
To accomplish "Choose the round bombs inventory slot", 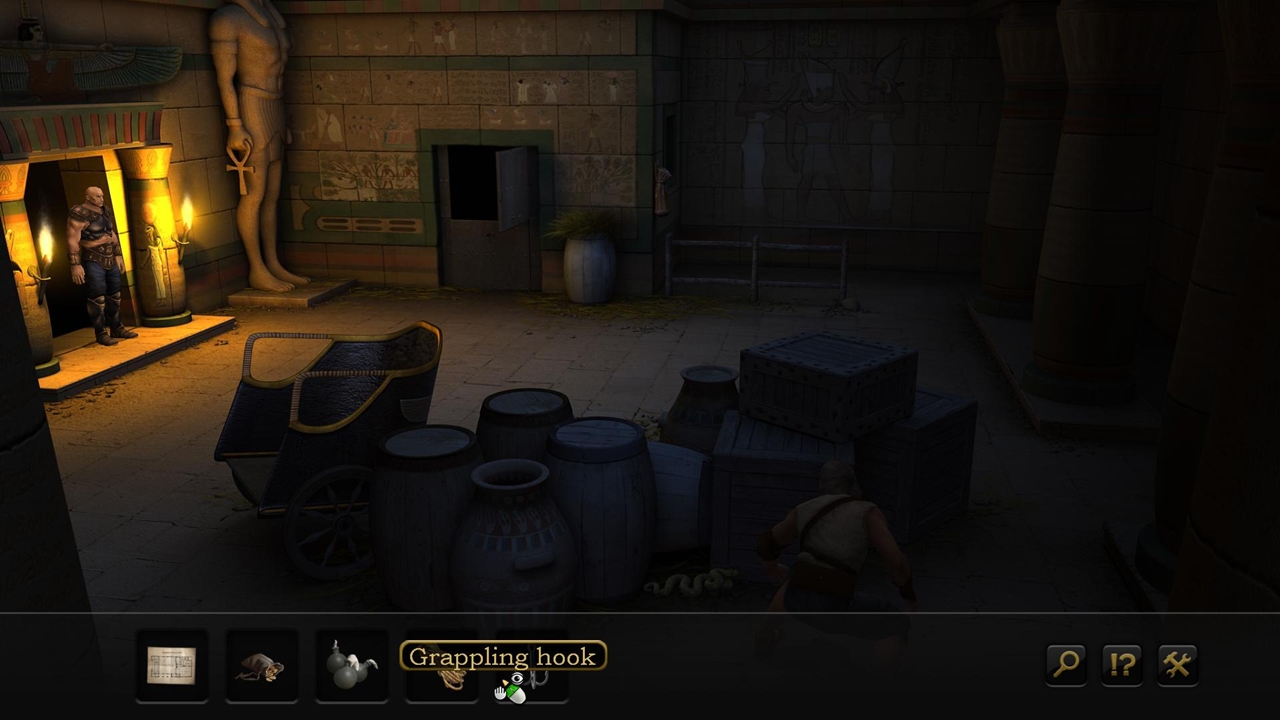I will [x=351, y=665].
